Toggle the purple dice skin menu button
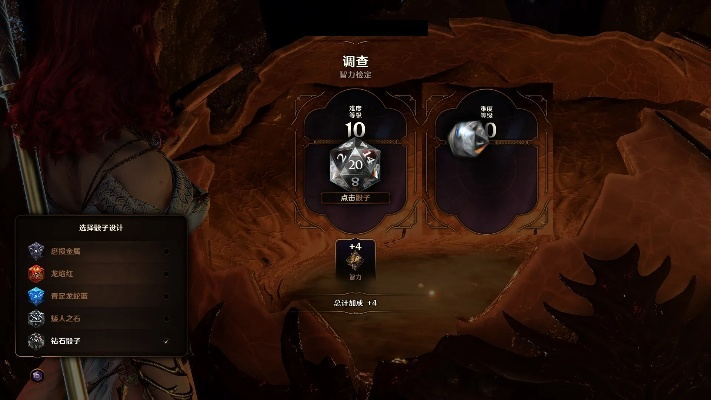This screenshot has height=400, width=711. click(x=38, y=375)
